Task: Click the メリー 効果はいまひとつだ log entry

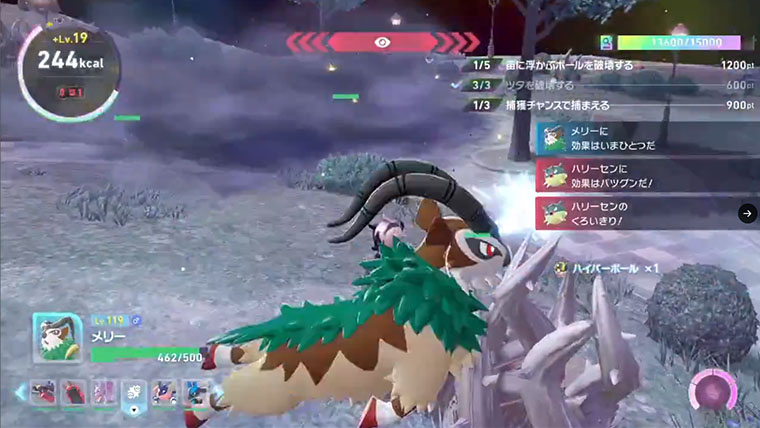Action: click(x=646, y=137)
